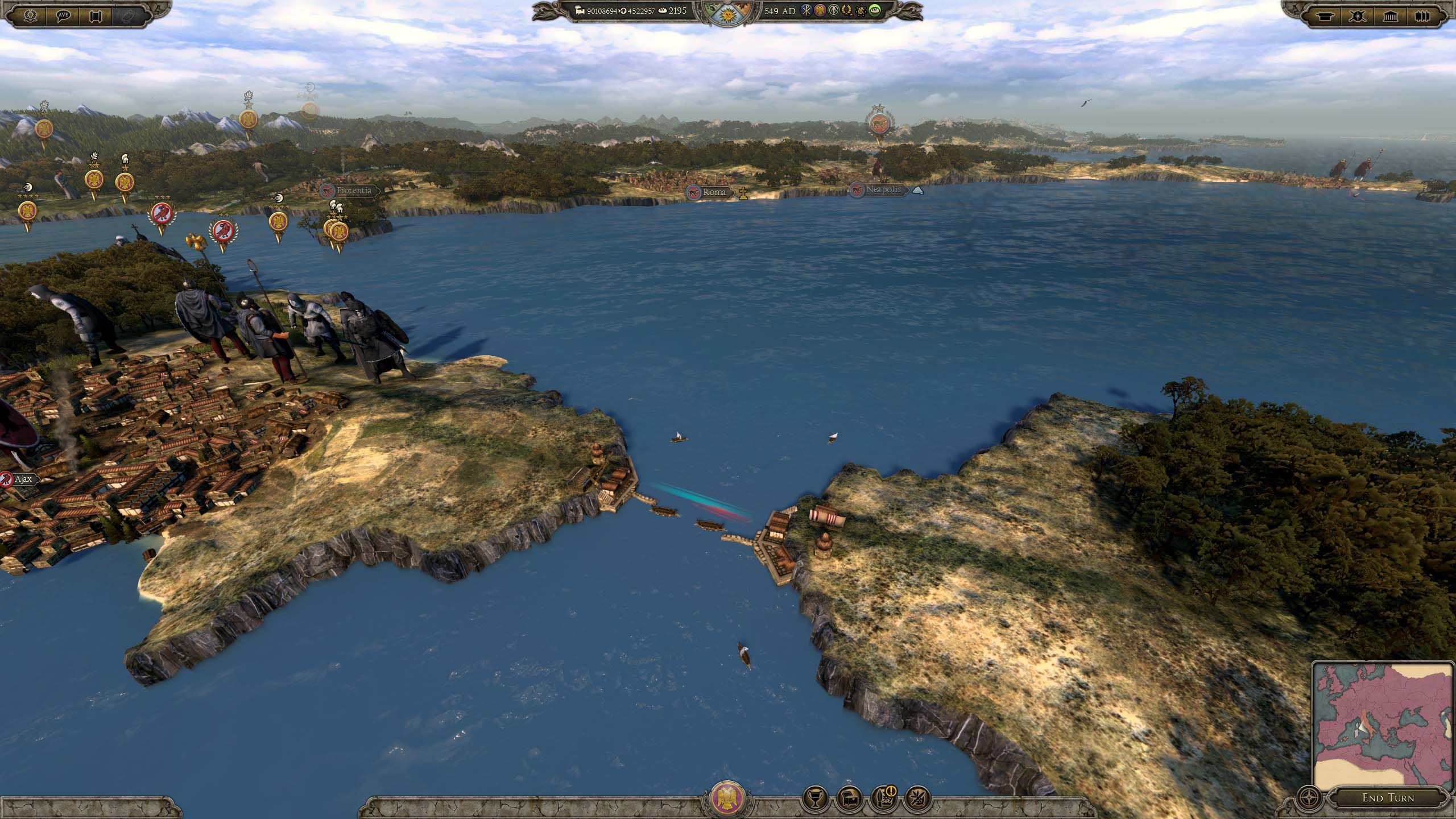Click the Chi-Rho religion icon
Viewport: 1456px width, 819px height.
806,10
